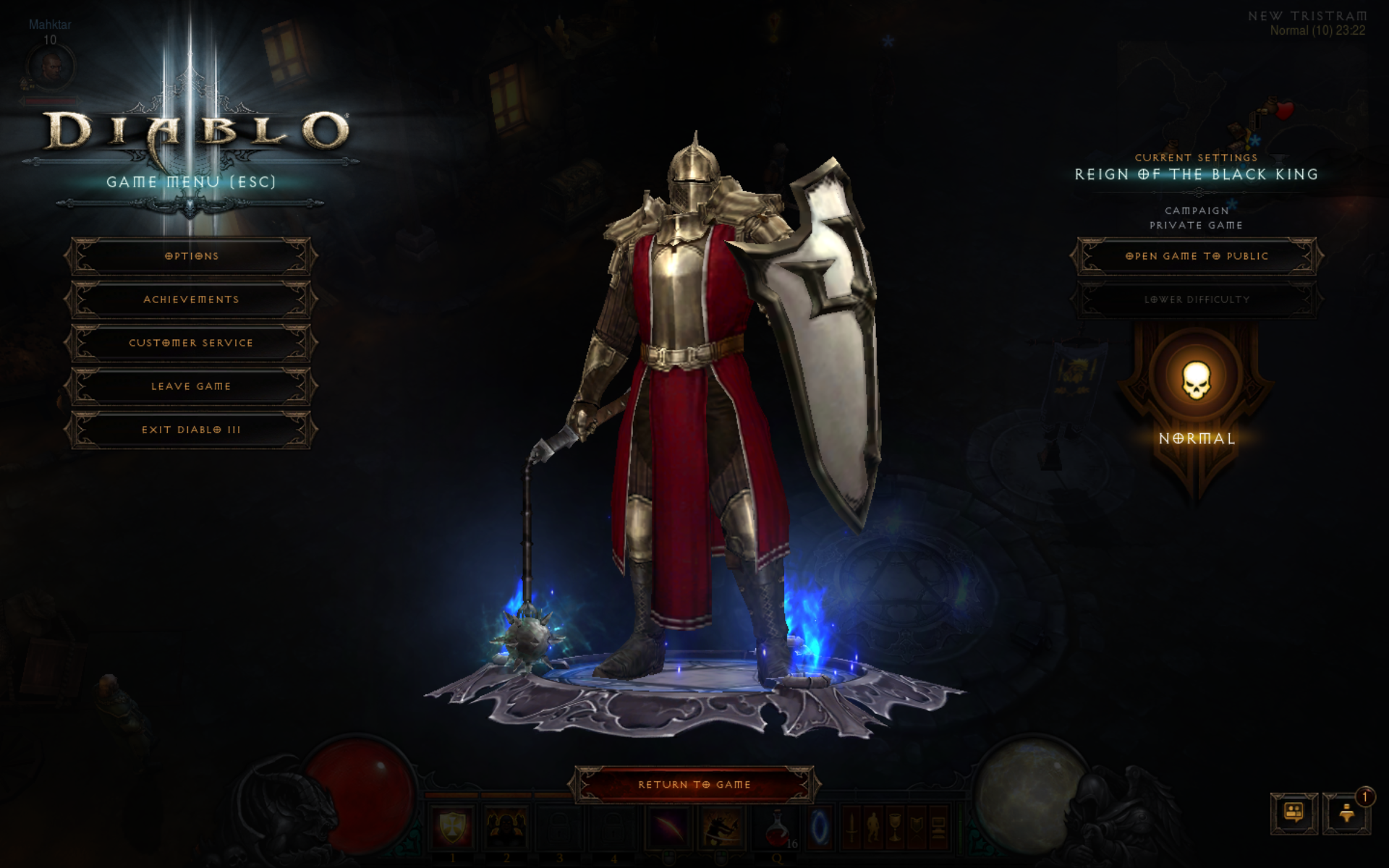The width and height of the screenshot is (1389, 868).
Task: Use the red health potion
Action: click(778, 827)
